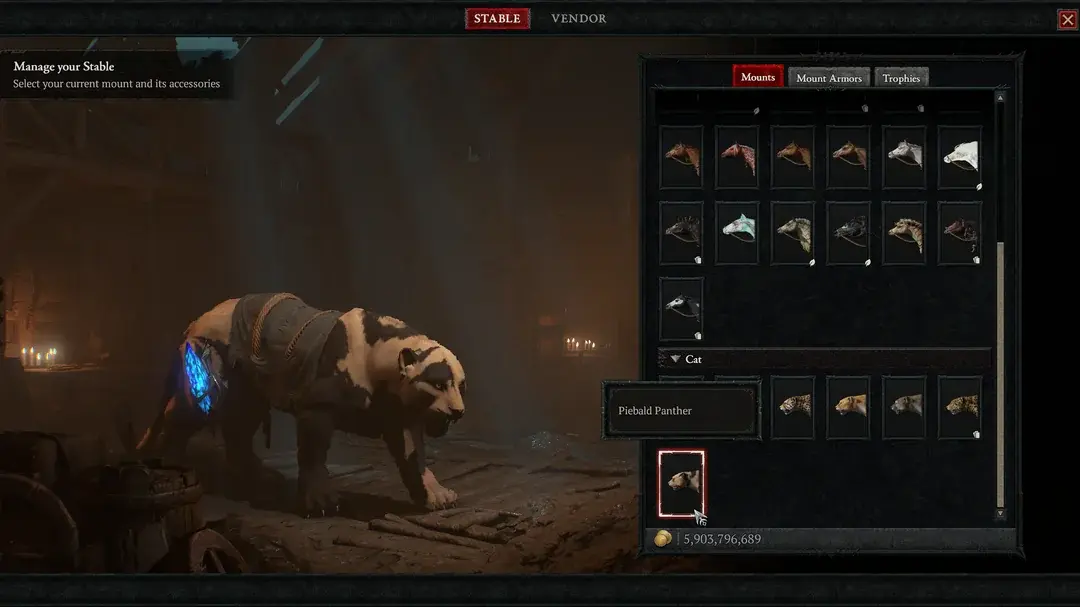Pick the teal spectral horse mount
This screenshot has width=1080, height=607.
(736, 232)
